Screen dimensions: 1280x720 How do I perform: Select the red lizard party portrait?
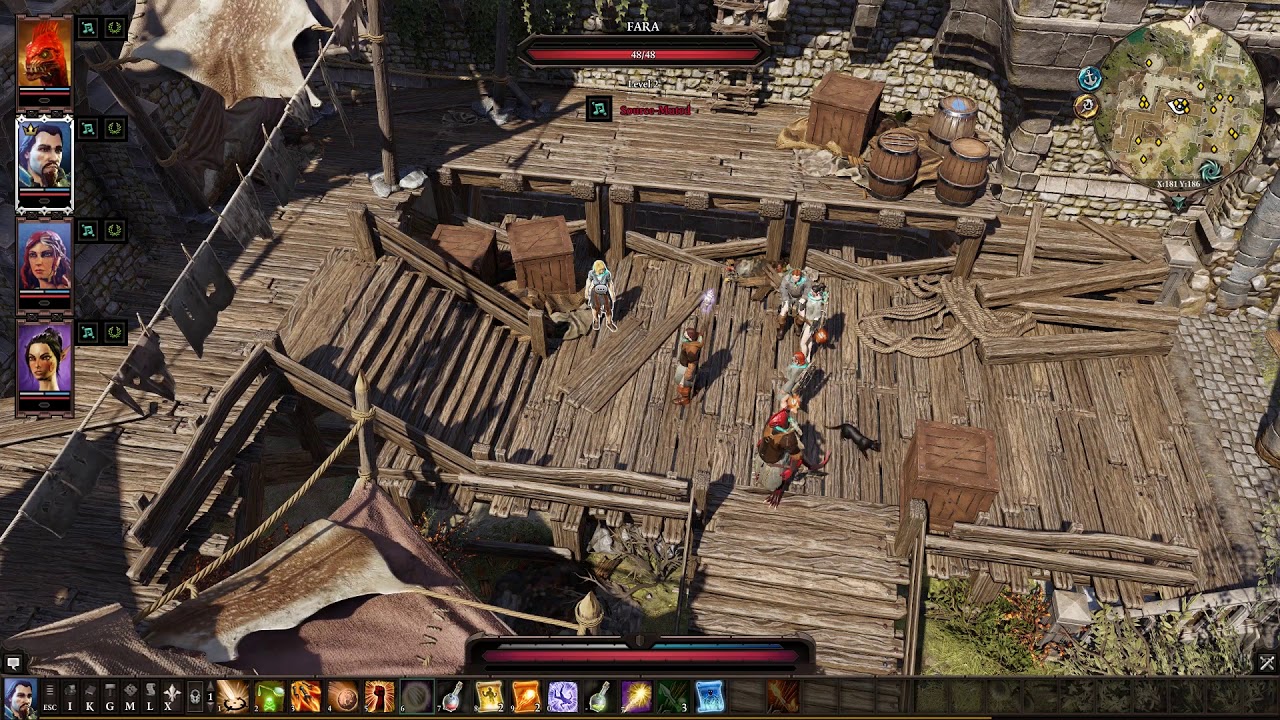pos(45,55)
